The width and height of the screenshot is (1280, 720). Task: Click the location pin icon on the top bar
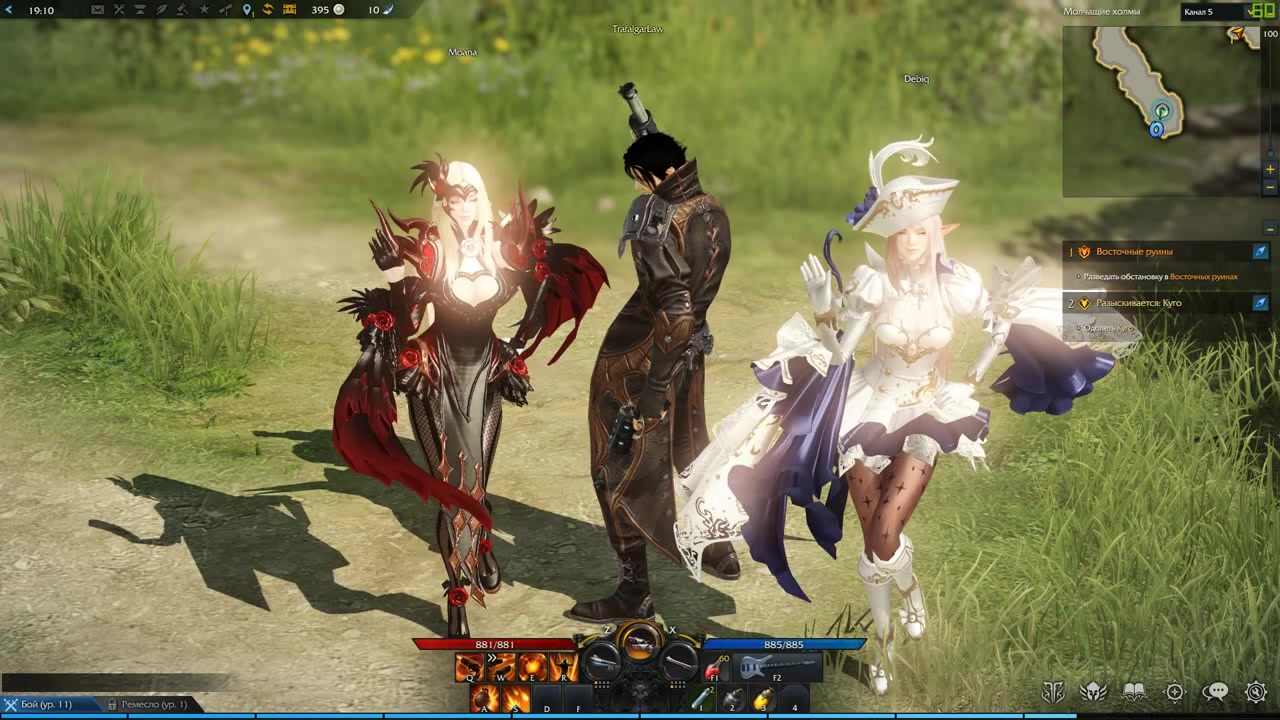coord(247,9)
